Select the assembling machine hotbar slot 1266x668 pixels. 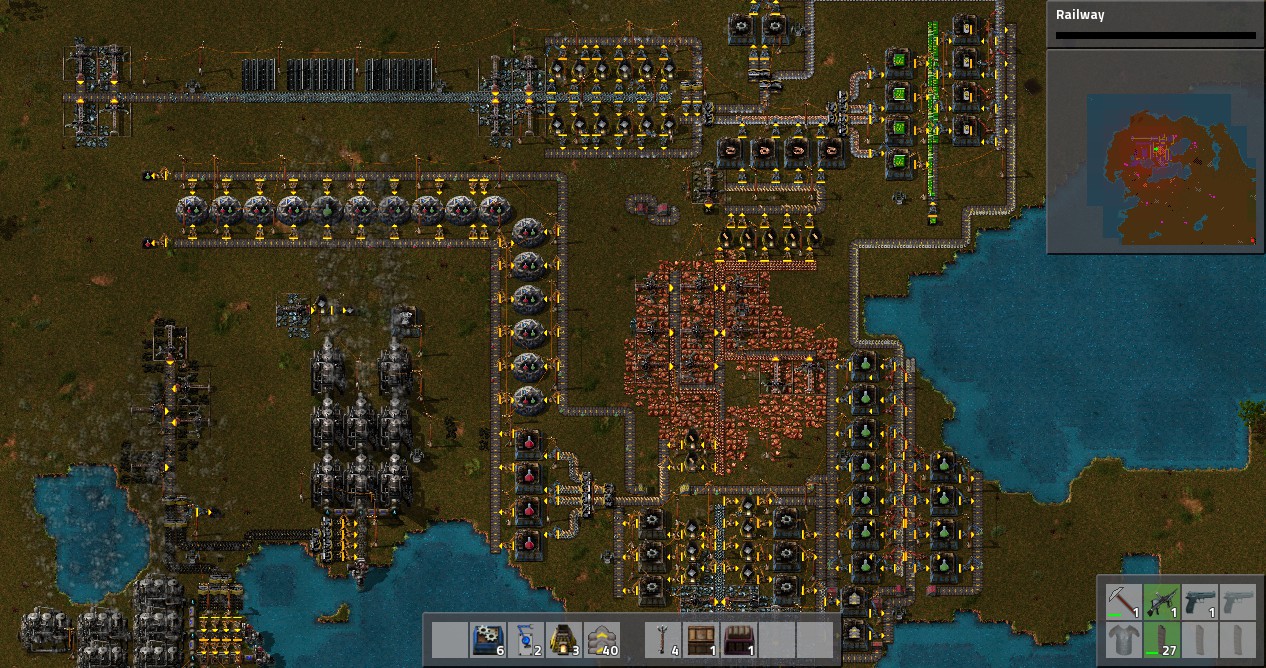(x=487, y=639)
